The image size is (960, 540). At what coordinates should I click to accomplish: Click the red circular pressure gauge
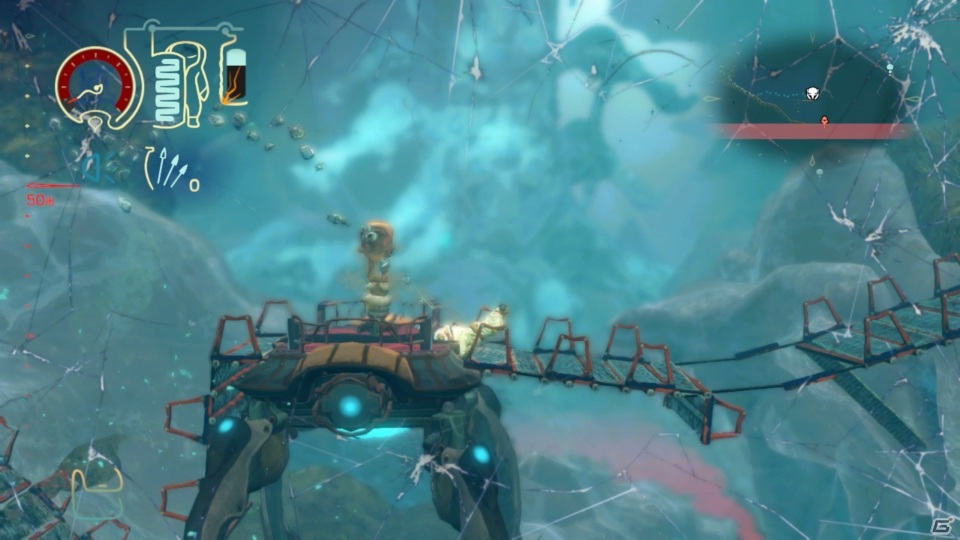[97, 85]
